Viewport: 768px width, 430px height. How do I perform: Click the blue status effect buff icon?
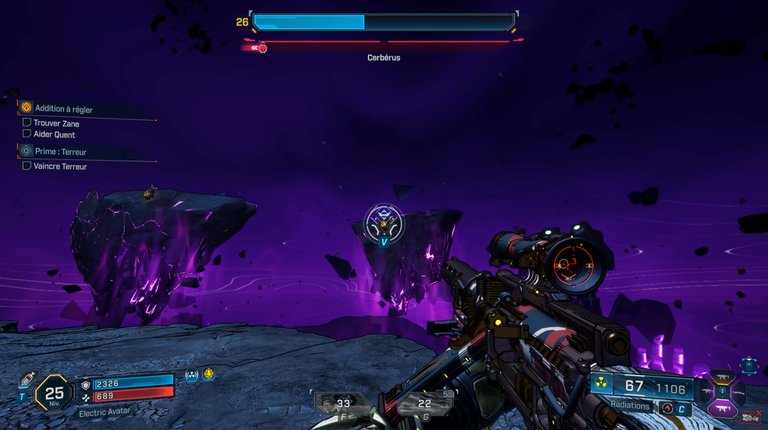191,376
